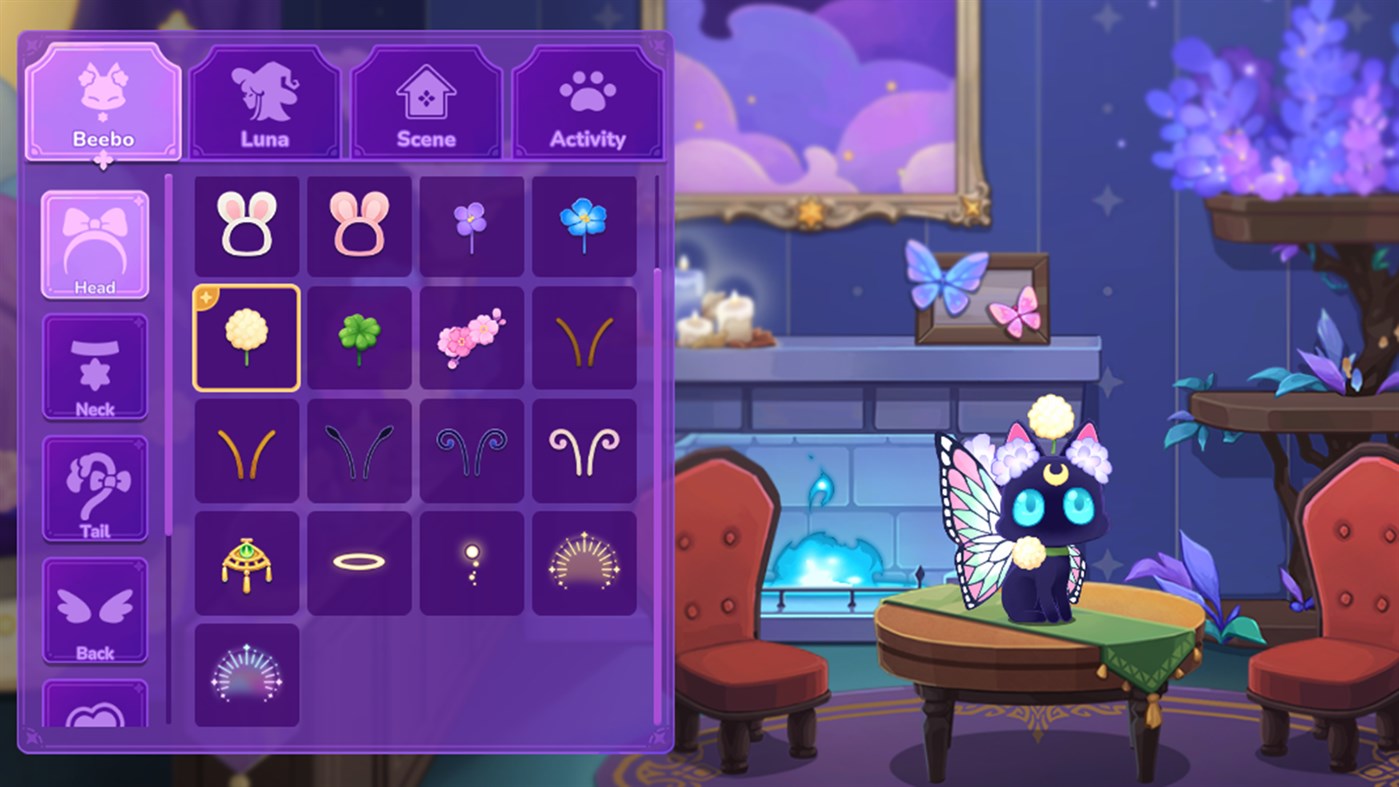Screen dimensions: 1399x787
Task: Open the Head accessories category
Action: tap(95, 242)
